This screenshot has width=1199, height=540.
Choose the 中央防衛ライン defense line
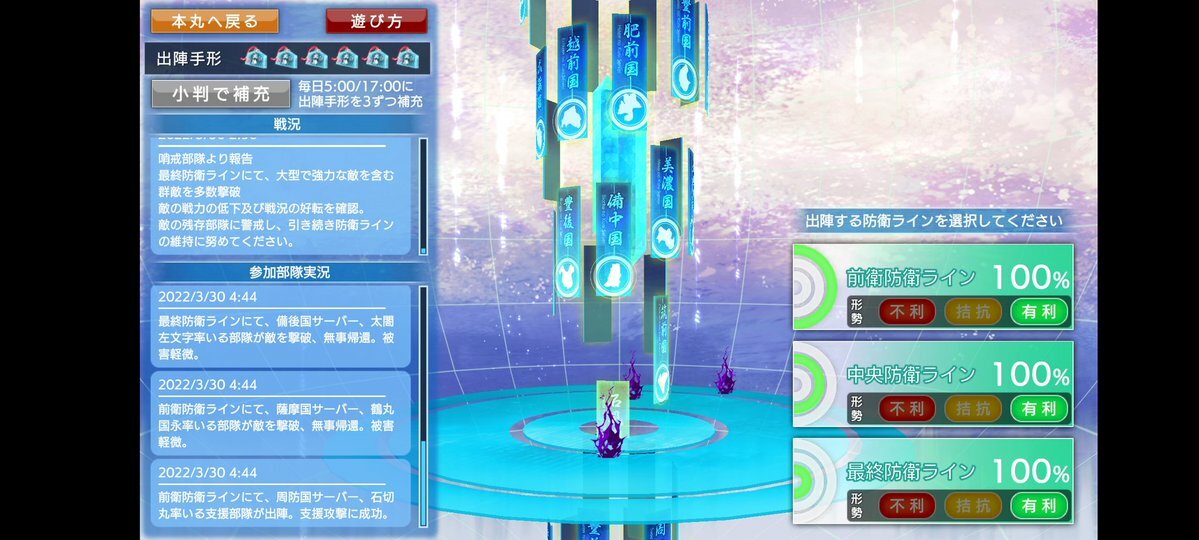[x=932, y=383]
